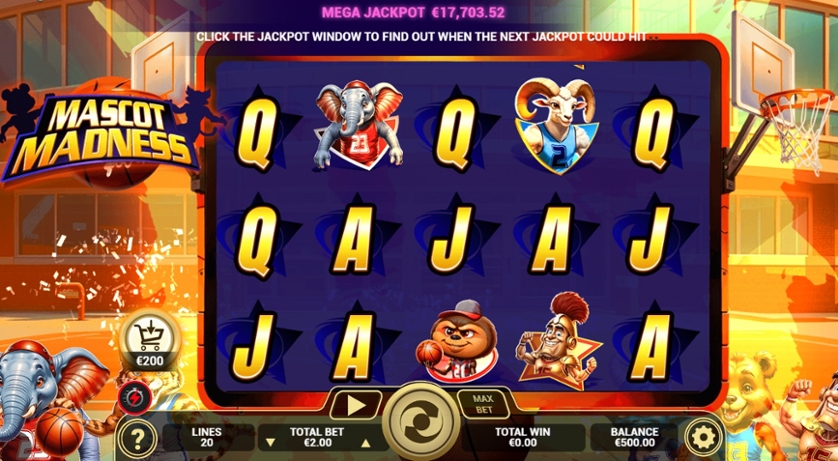838x461 pixels.
Task: Open the help question mark menu
Action: (137, 438)
